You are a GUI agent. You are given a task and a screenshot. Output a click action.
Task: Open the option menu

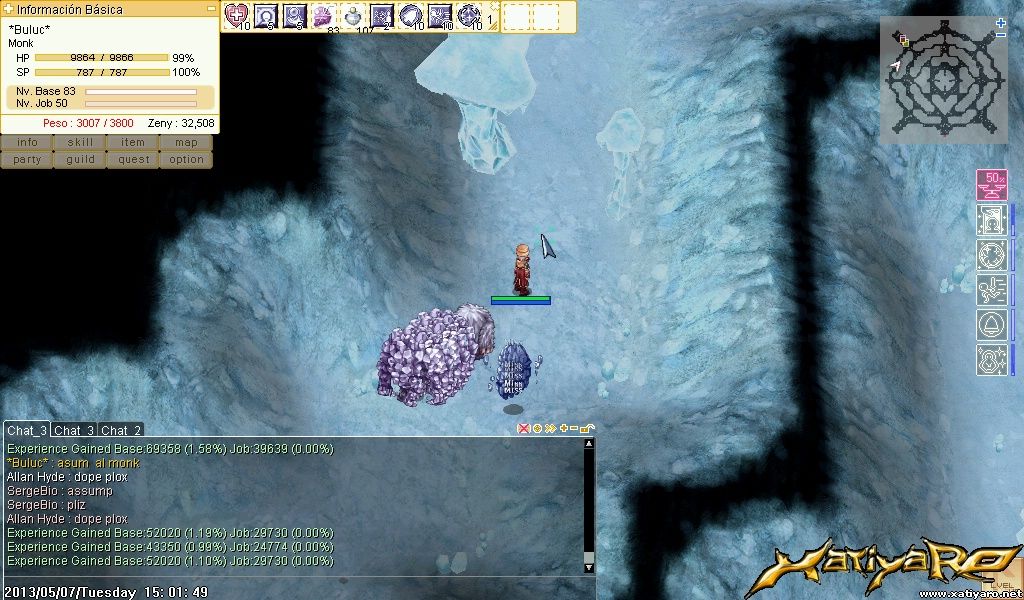click(x=186, y=160)
